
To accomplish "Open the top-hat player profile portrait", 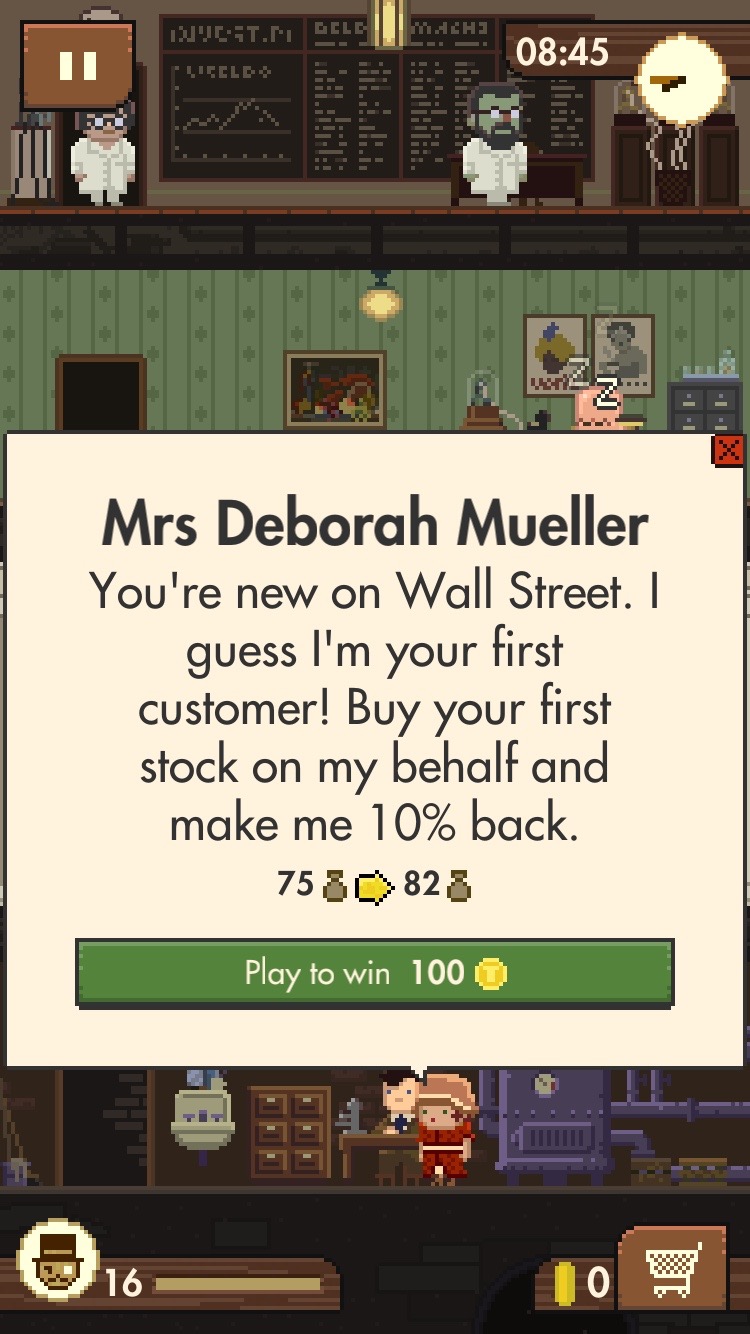I will point(58,1264).
